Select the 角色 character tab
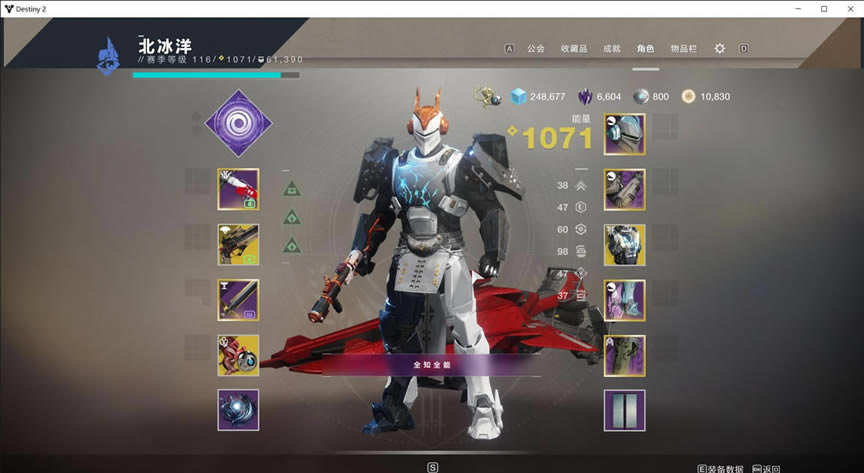864x473 pixels. [645, 48]
